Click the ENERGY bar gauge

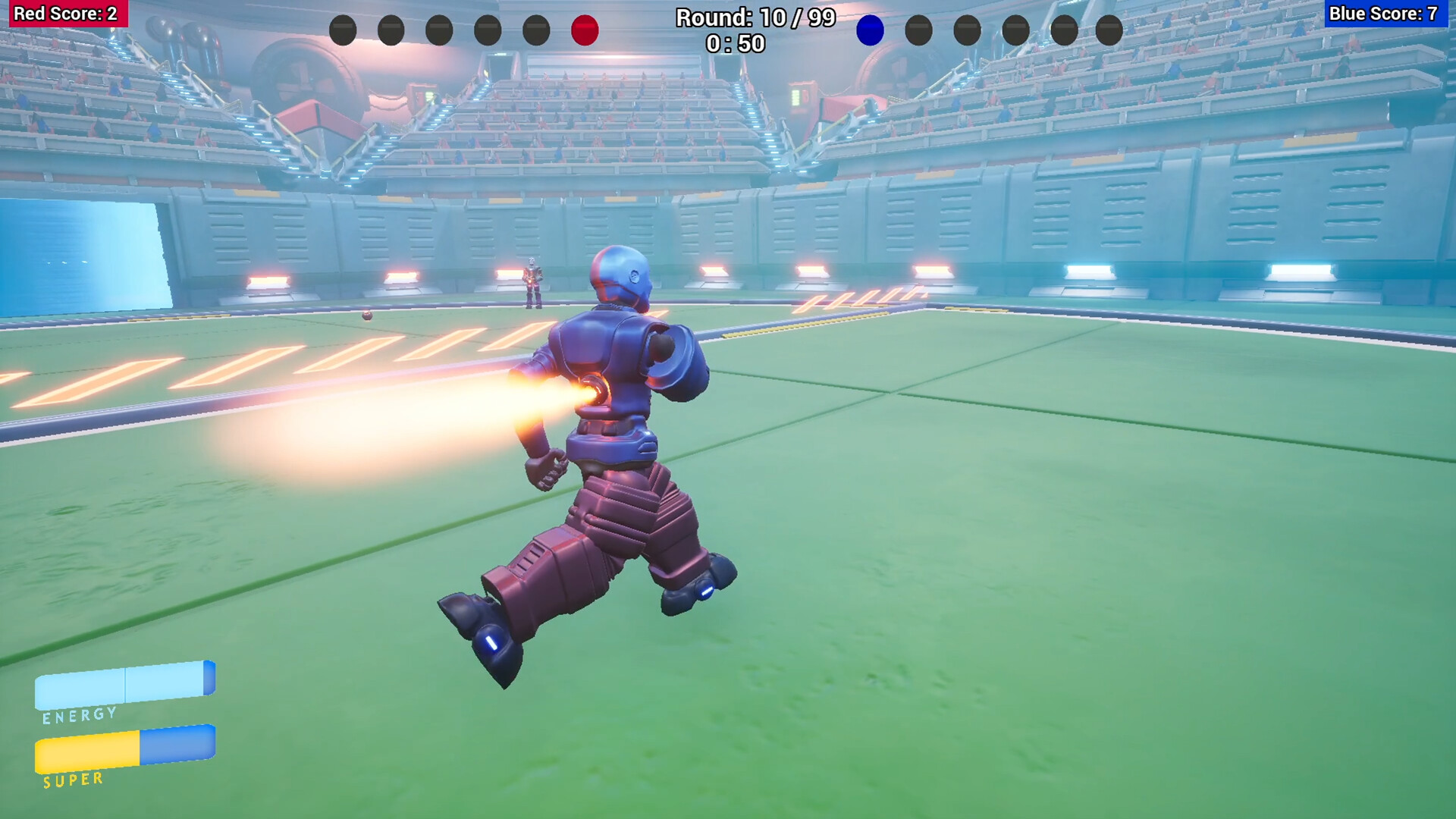pos(124,683)
